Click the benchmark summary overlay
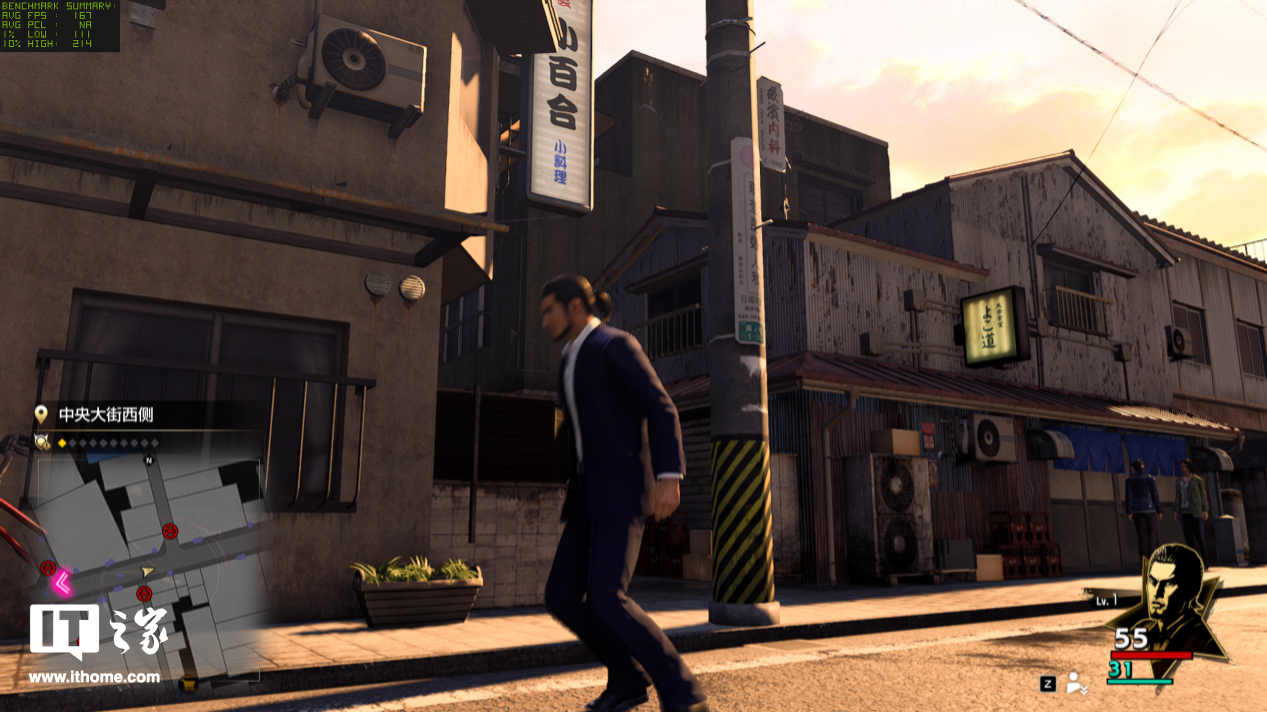Image resolution: width=1267 pixels, height=712 pixels. pyautogui.click(x=60, y=26)
